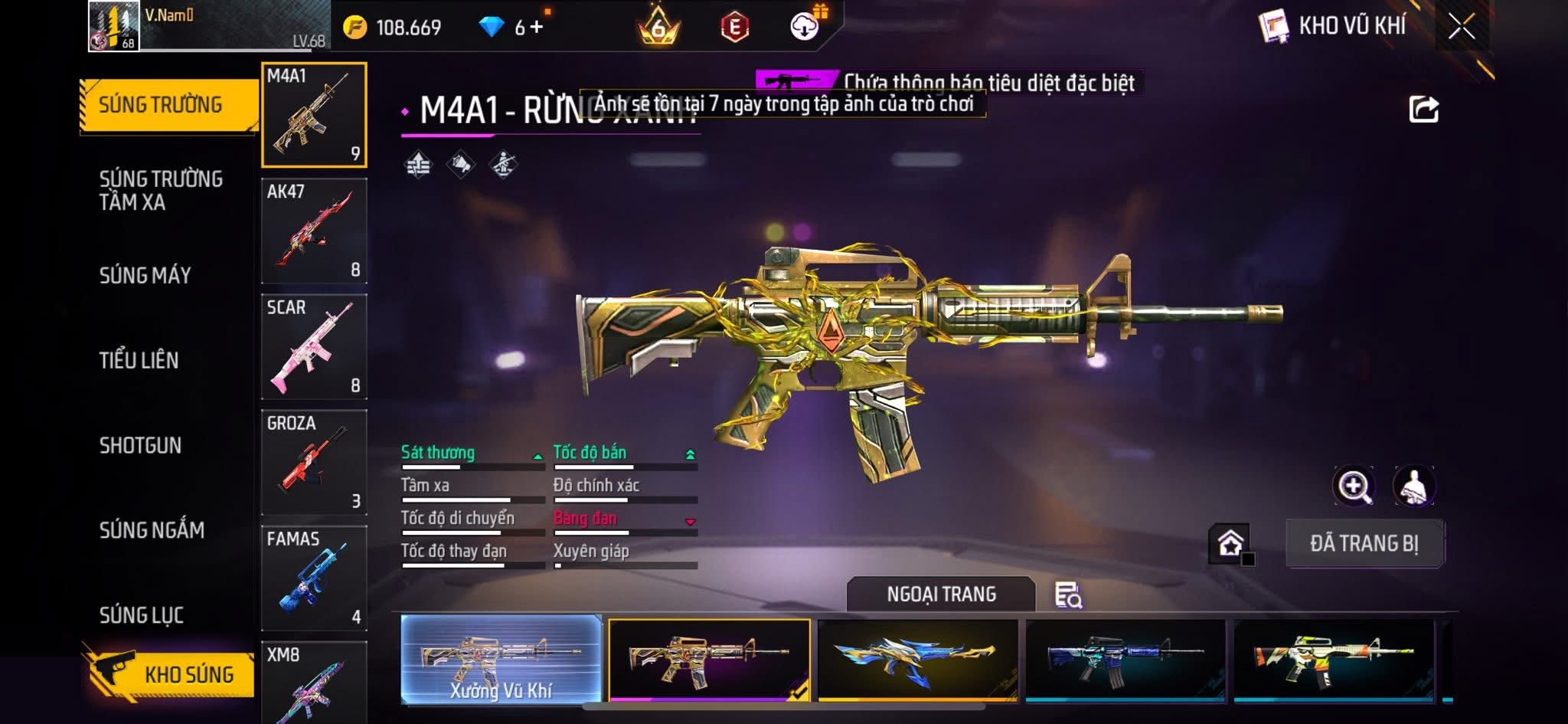The image size is (1568, 724).
Task: Open the Xưởng Vũ Khí skin tile
Action: pos(501,659)
